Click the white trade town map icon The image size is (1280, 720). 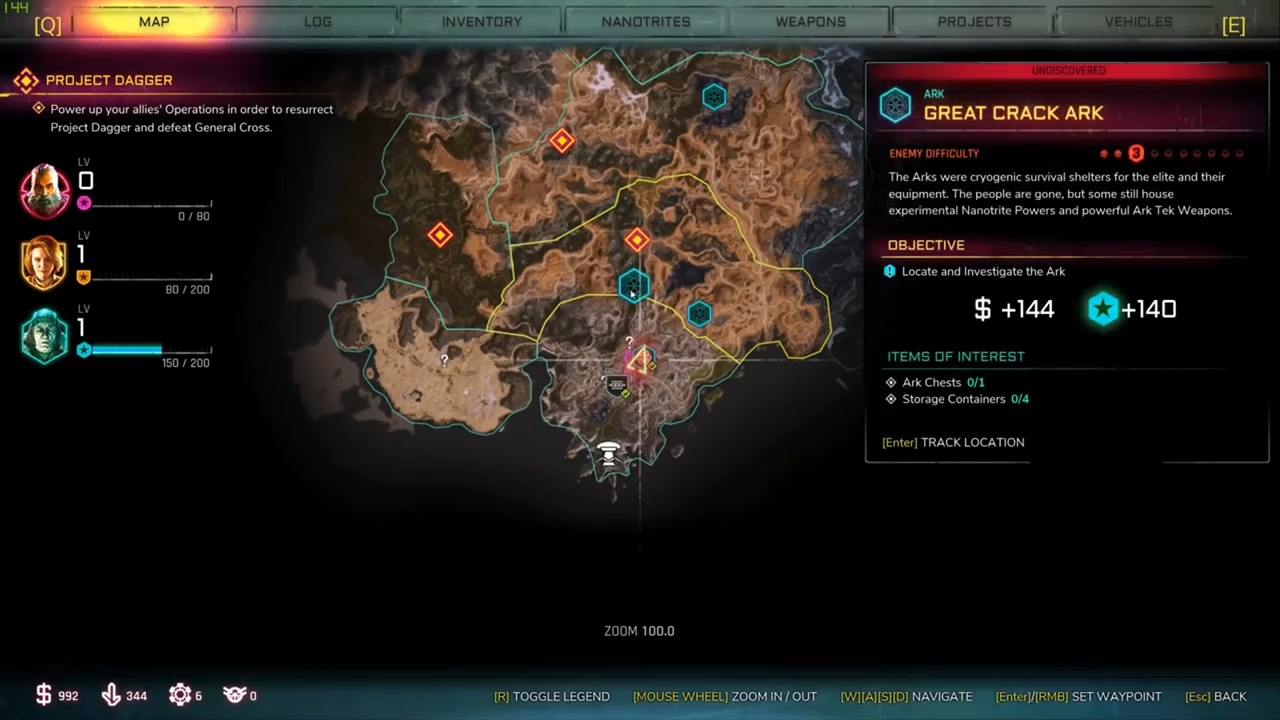(x=608, y=453)
